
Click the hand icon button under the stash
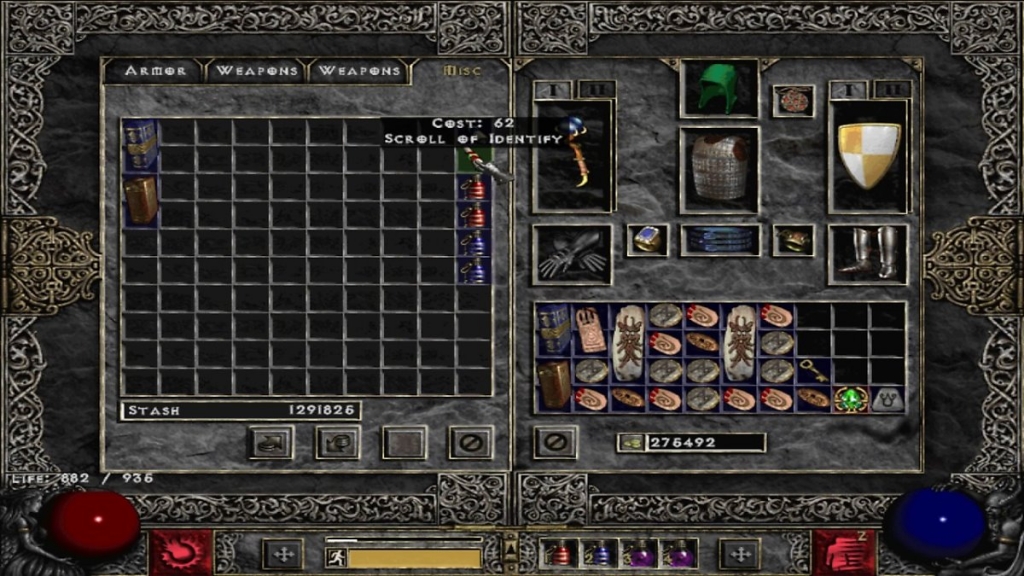coord(270,441)
